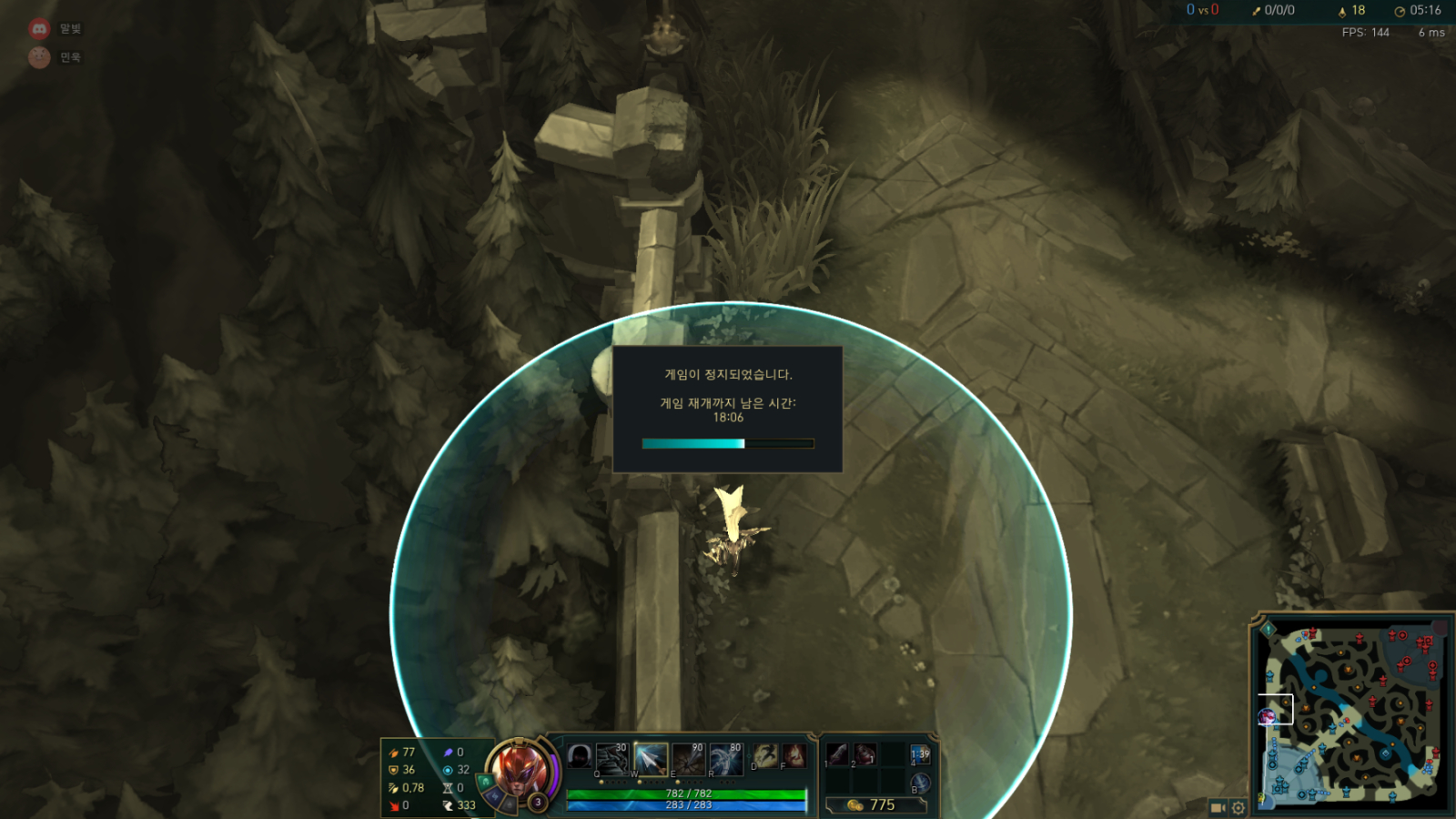Click the potion item in item slot 2
Image resolution: width=1456 pixels, height=819 pixels.
tap(864, 754)
